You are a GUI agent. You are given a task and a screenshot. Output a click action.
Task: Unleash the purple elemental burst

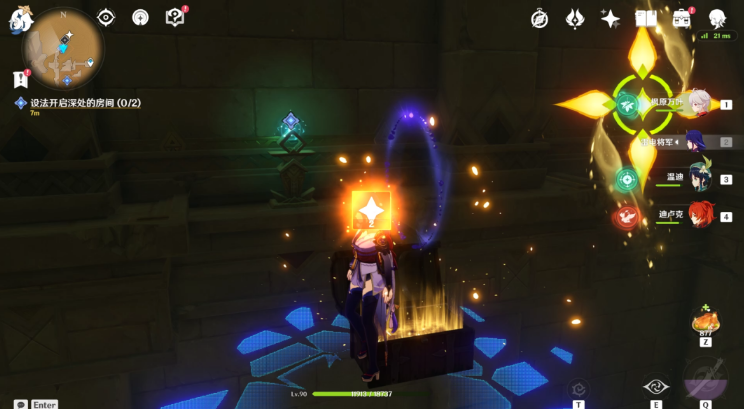tap(705, 380)
